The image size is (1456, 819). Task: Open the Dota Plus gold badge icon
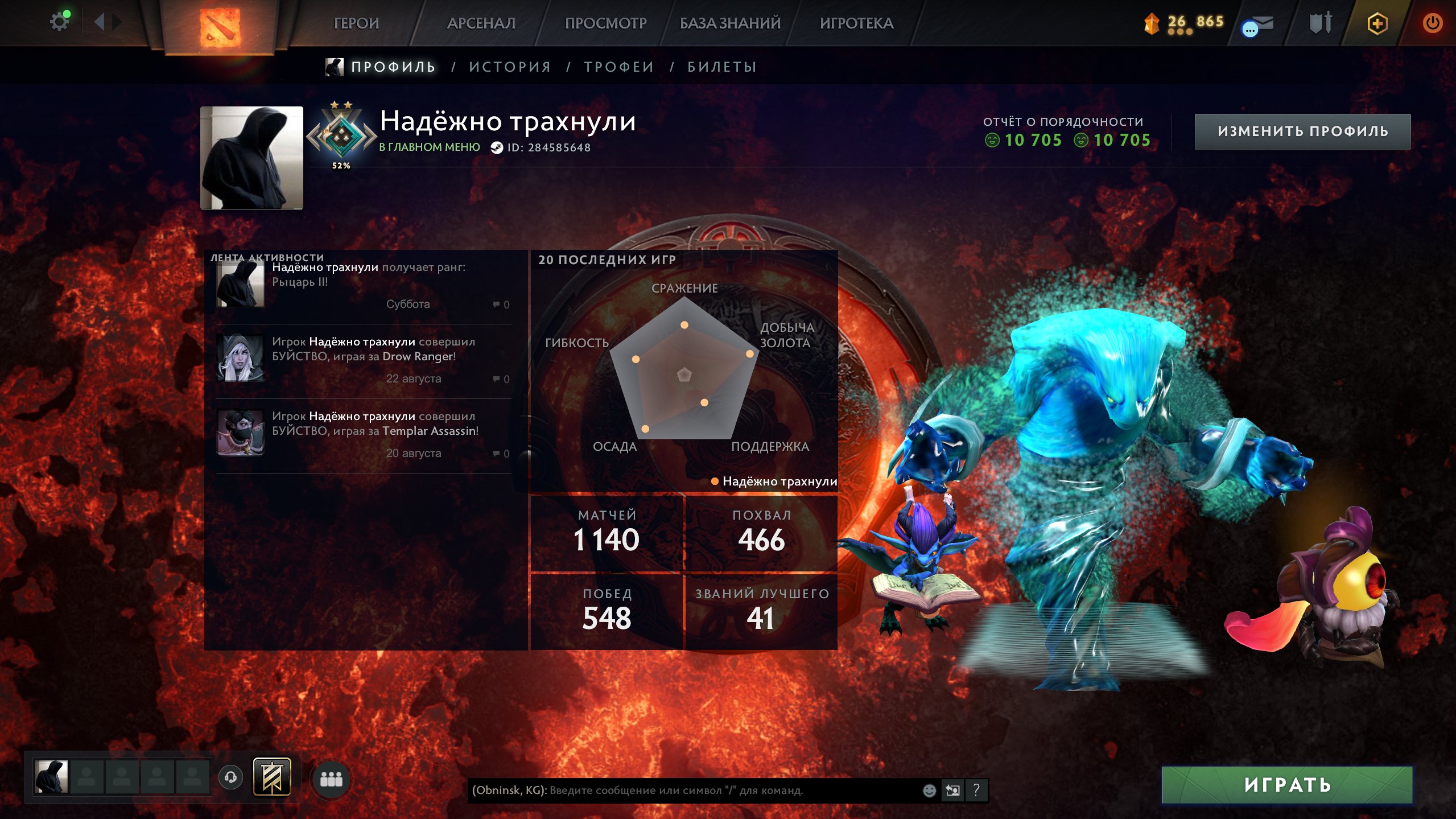(x=1377, y=23)
